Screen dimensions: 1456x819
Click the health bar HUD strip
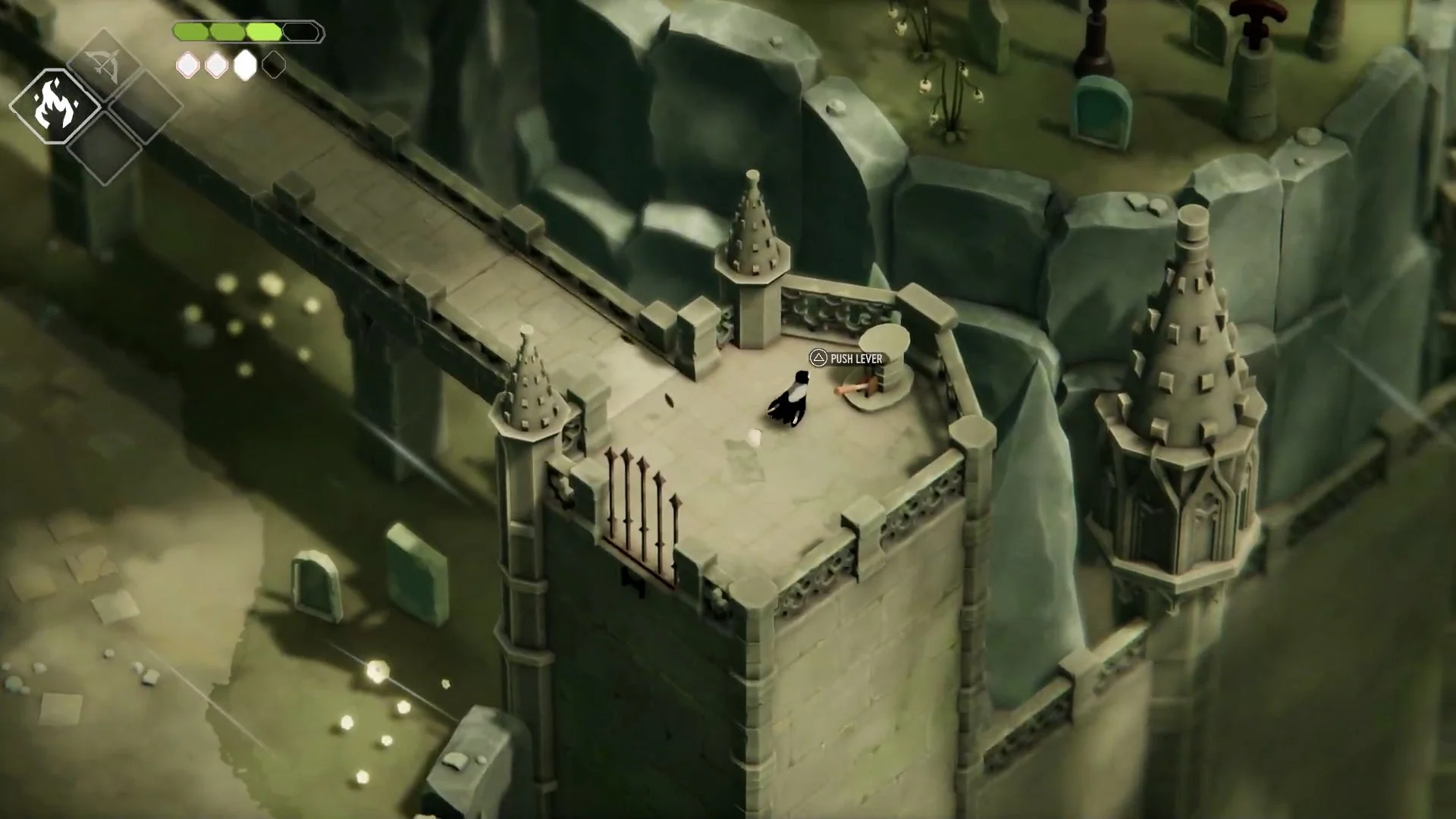tap(246, 30)
